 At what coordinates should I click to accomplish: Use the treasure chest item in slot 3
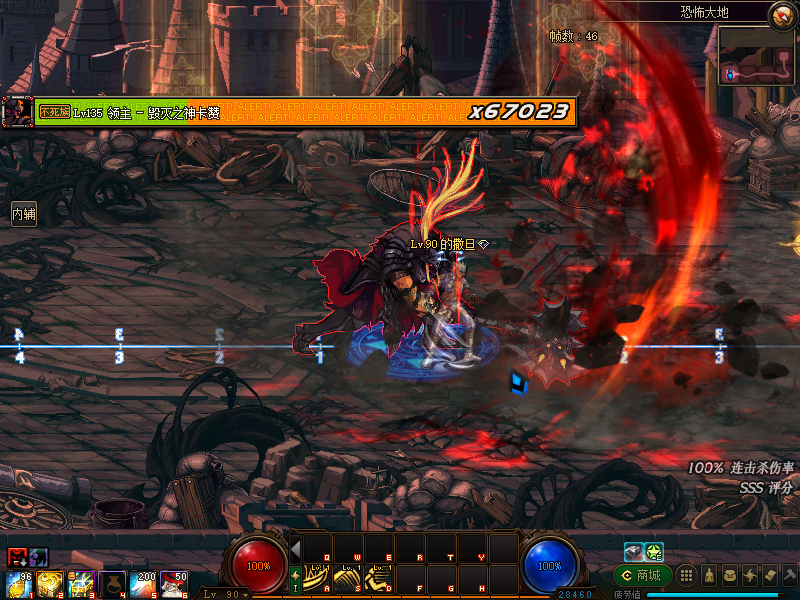(x=82, y=583)
